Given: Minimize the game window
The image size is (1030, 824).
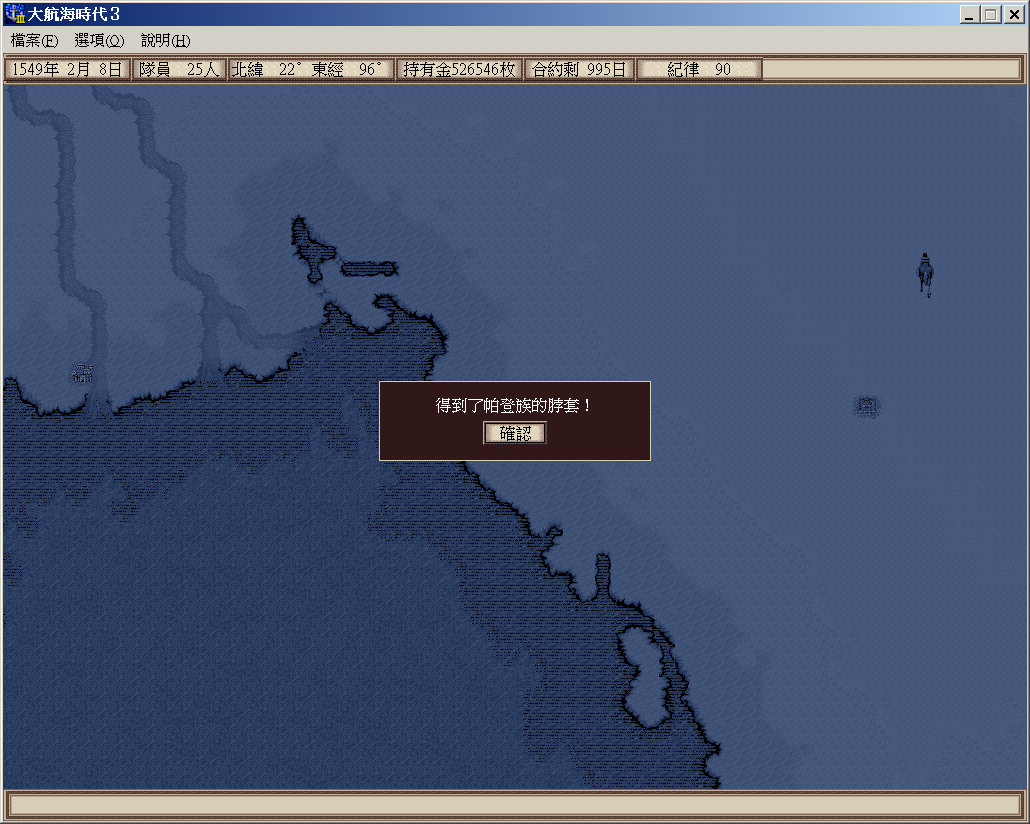Looking at the screenshot, I should coord(970,15).
